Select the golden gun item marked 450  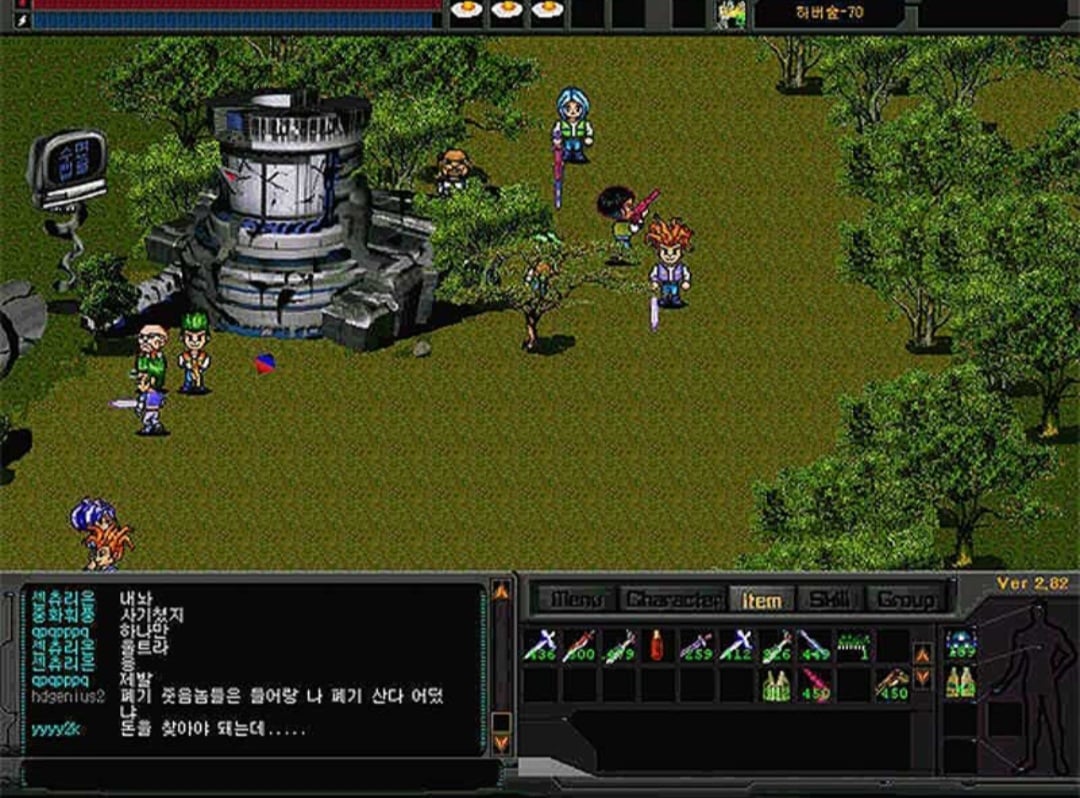(x=892, y=685)
